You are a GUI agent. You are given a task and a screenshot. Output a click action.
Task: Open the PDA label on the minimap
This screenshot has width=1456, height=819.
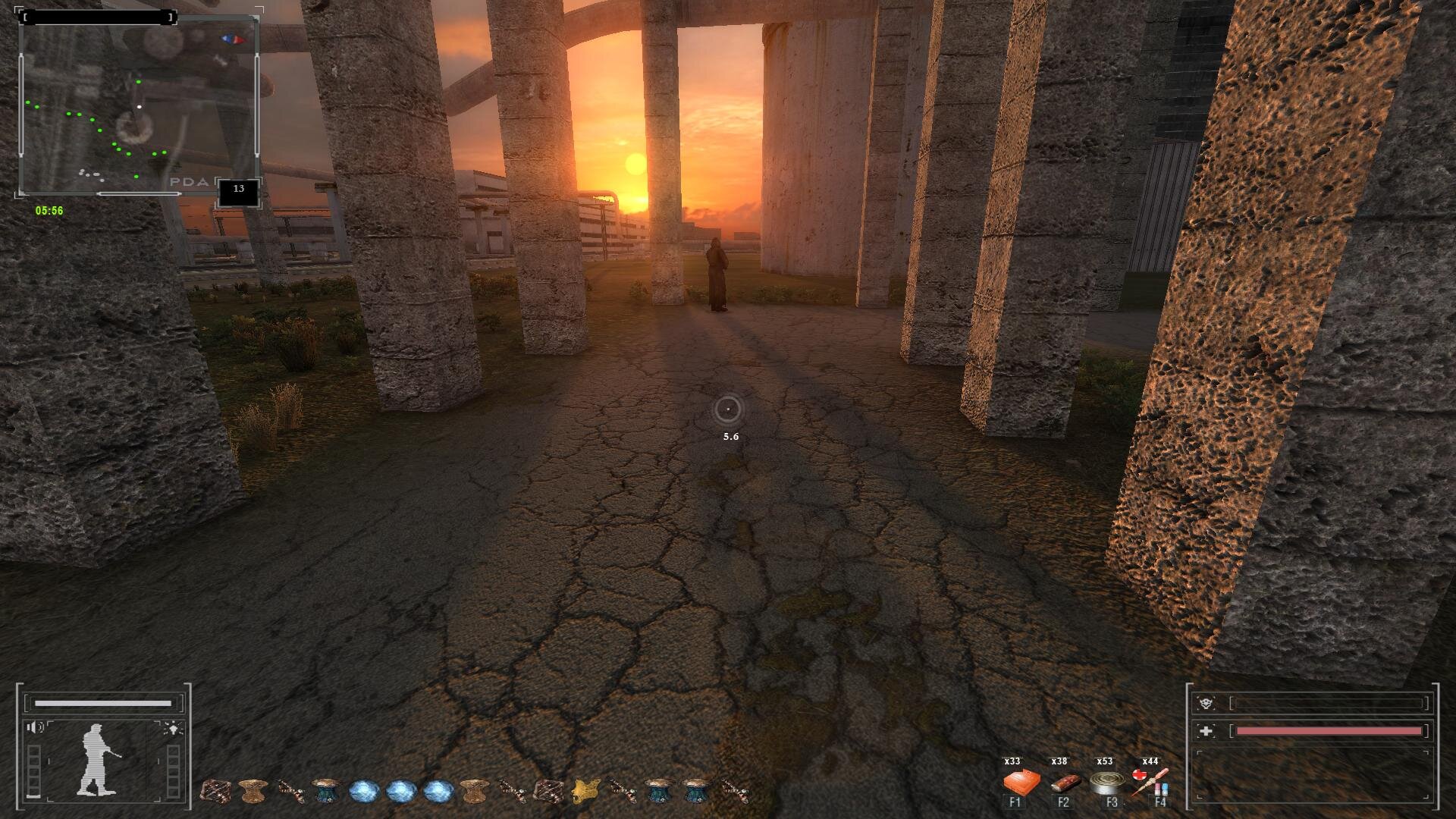pyautogui.click(x=189, y=182)
